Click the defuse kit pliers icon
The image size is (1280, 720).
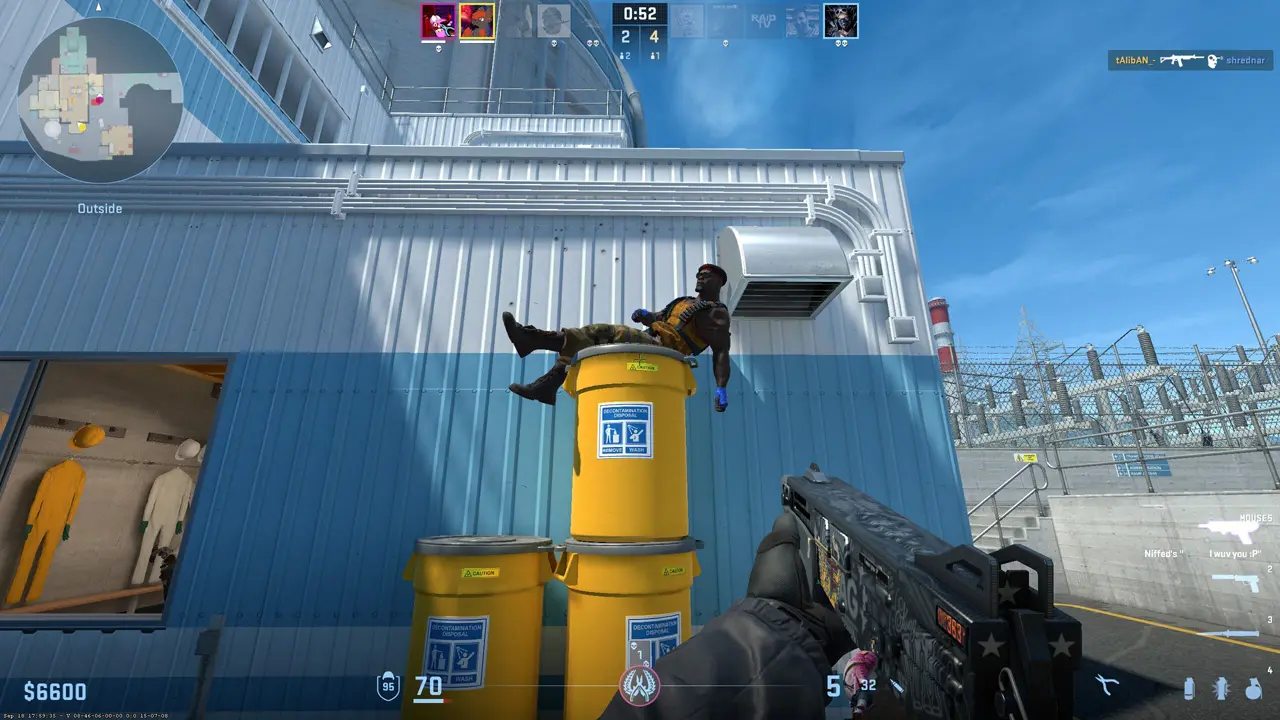[1106, 686]
